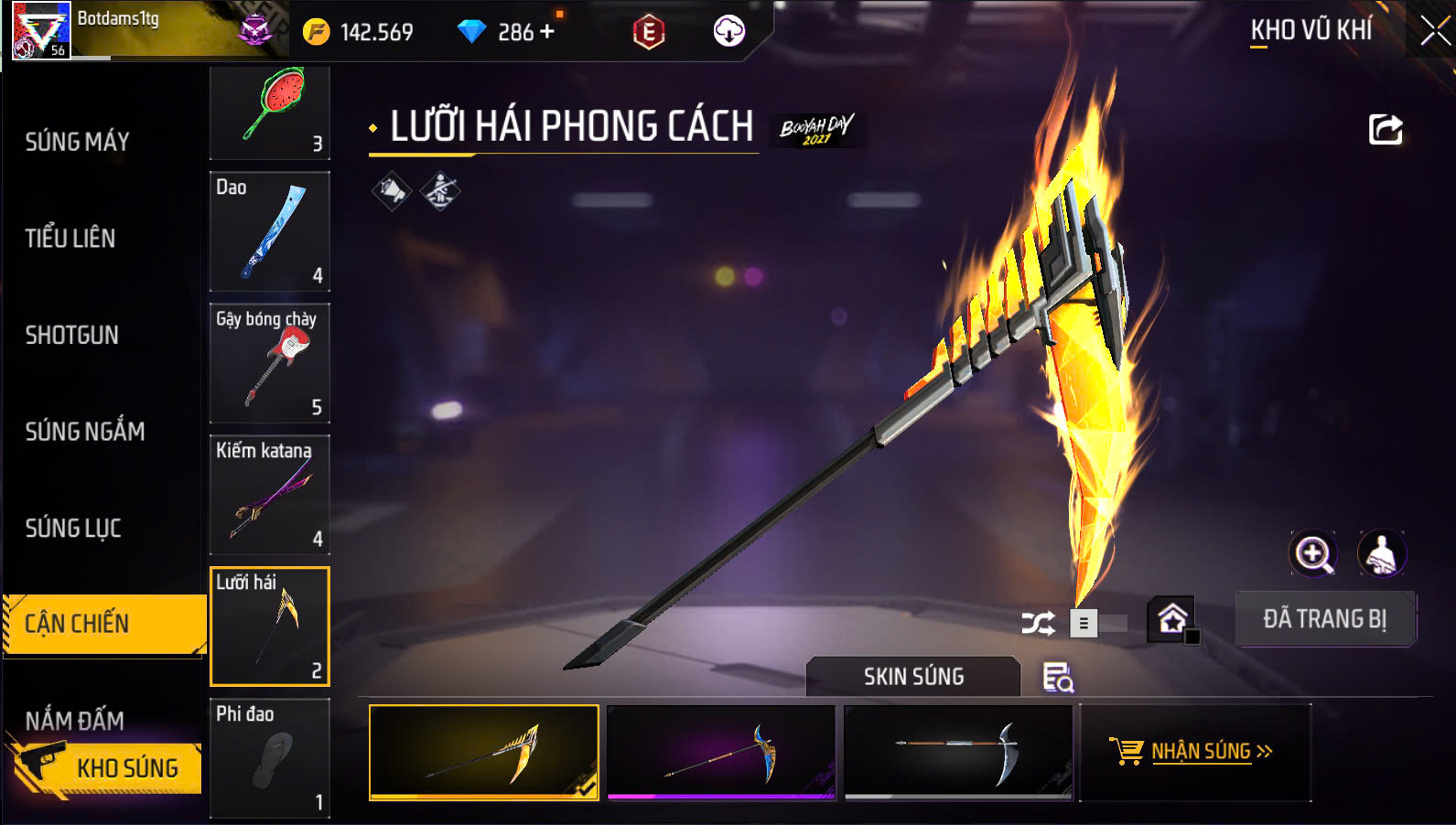Choose the SÚNG NGẮM category

click(x=85, y=432)
